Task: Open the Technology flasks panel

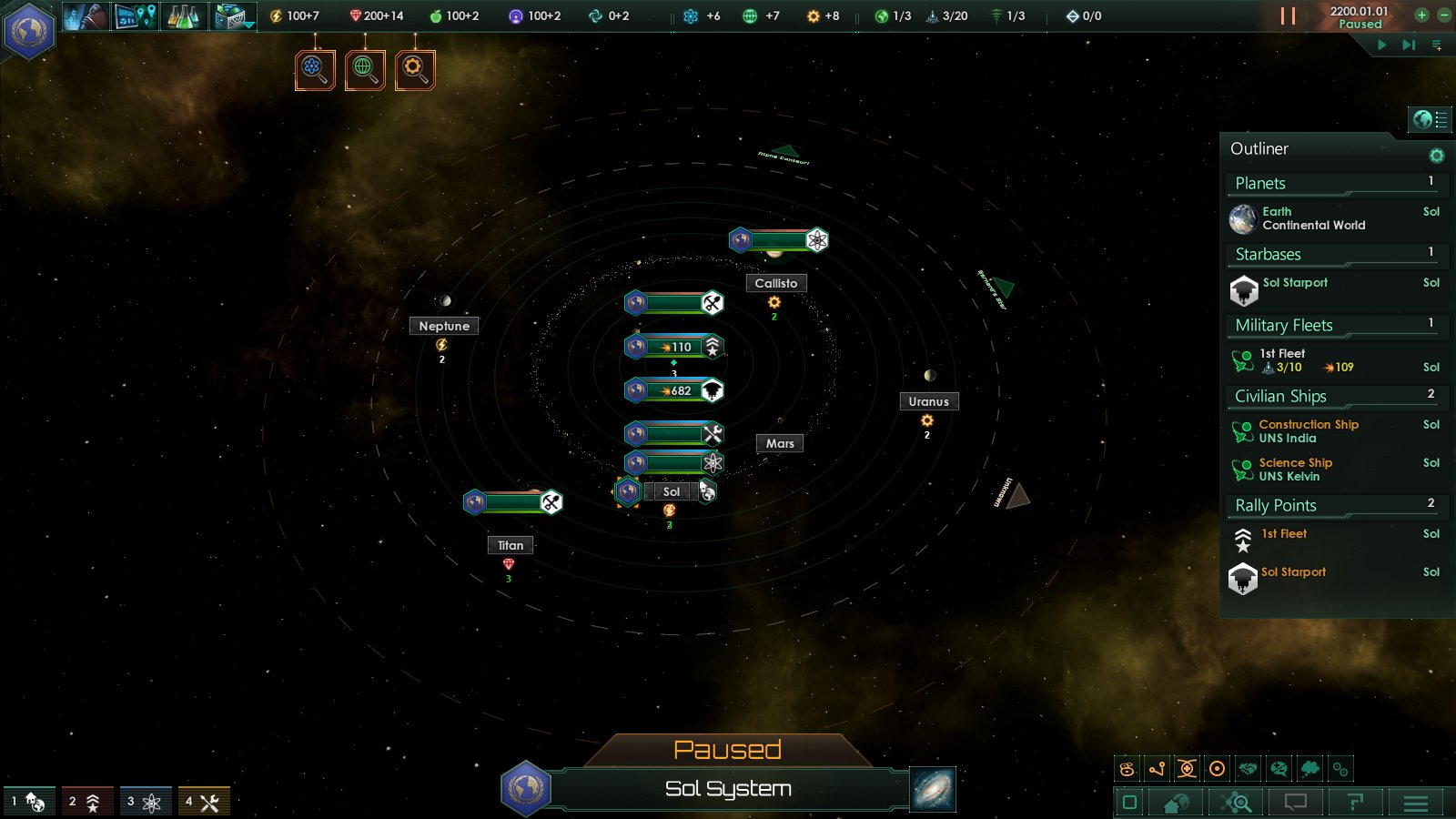Action: [183, 15]
